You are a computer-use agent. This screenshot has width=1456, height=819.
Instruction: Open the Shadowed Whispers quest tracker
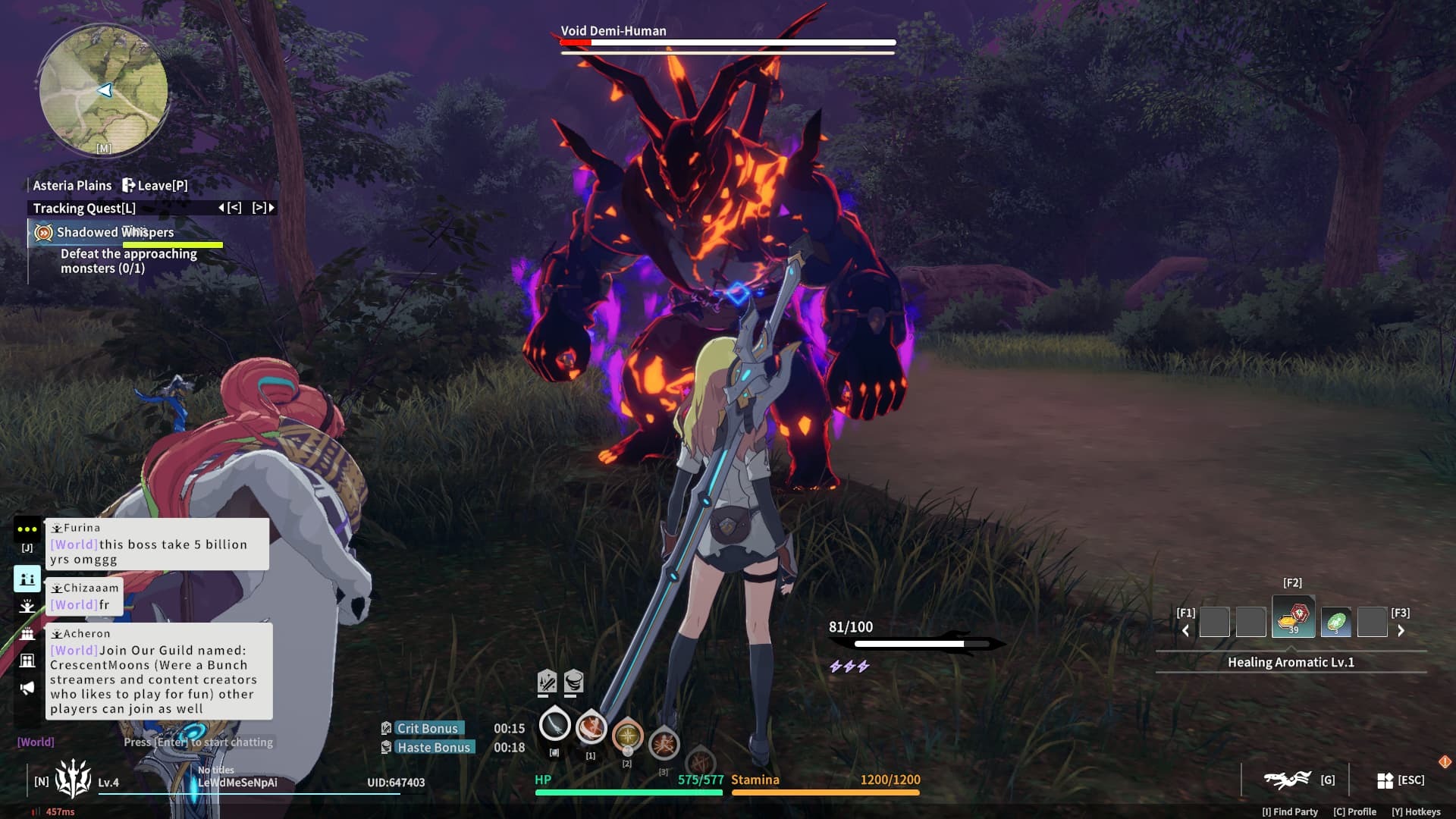pyautogui.click(x=115, y=232)
